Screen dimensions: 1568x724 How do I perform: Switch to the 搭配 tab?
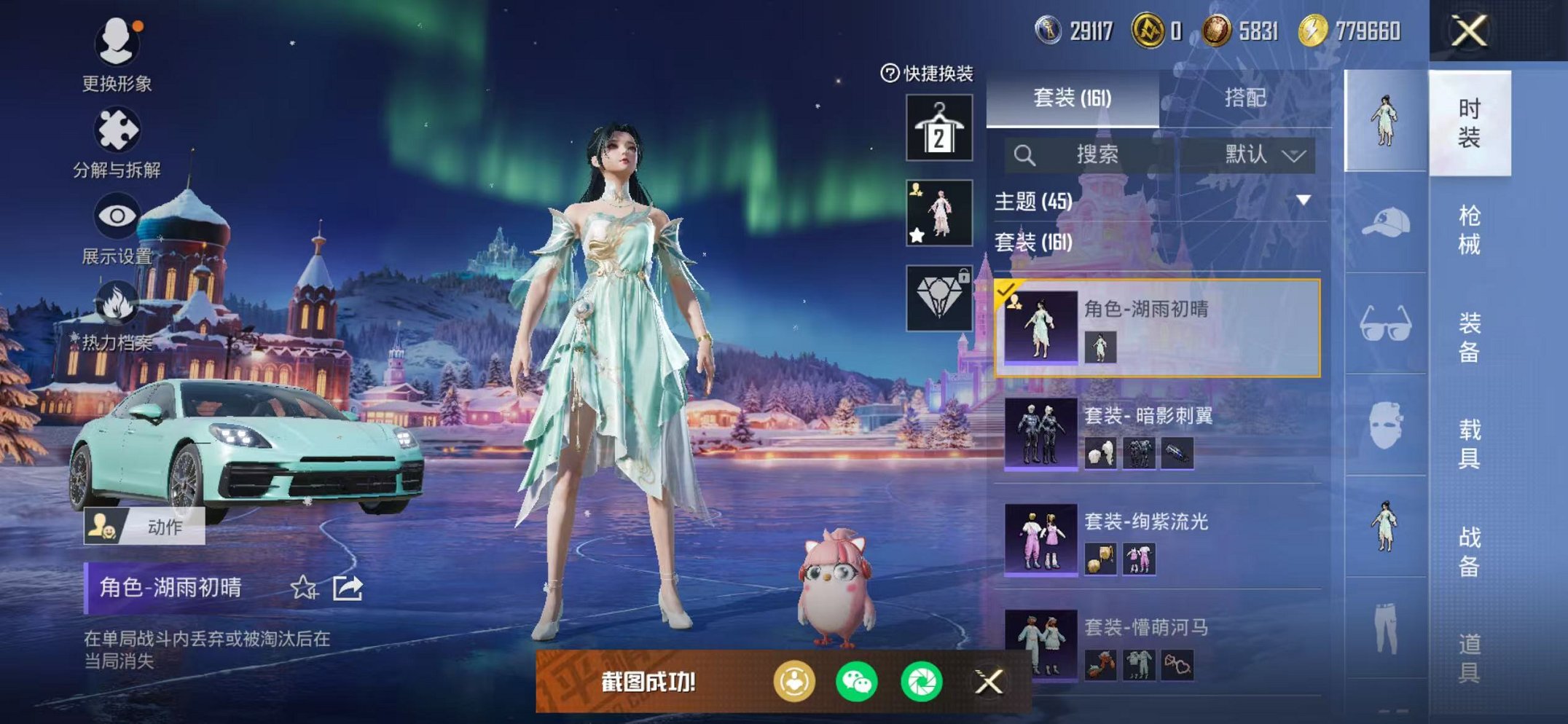point(1244,98)
